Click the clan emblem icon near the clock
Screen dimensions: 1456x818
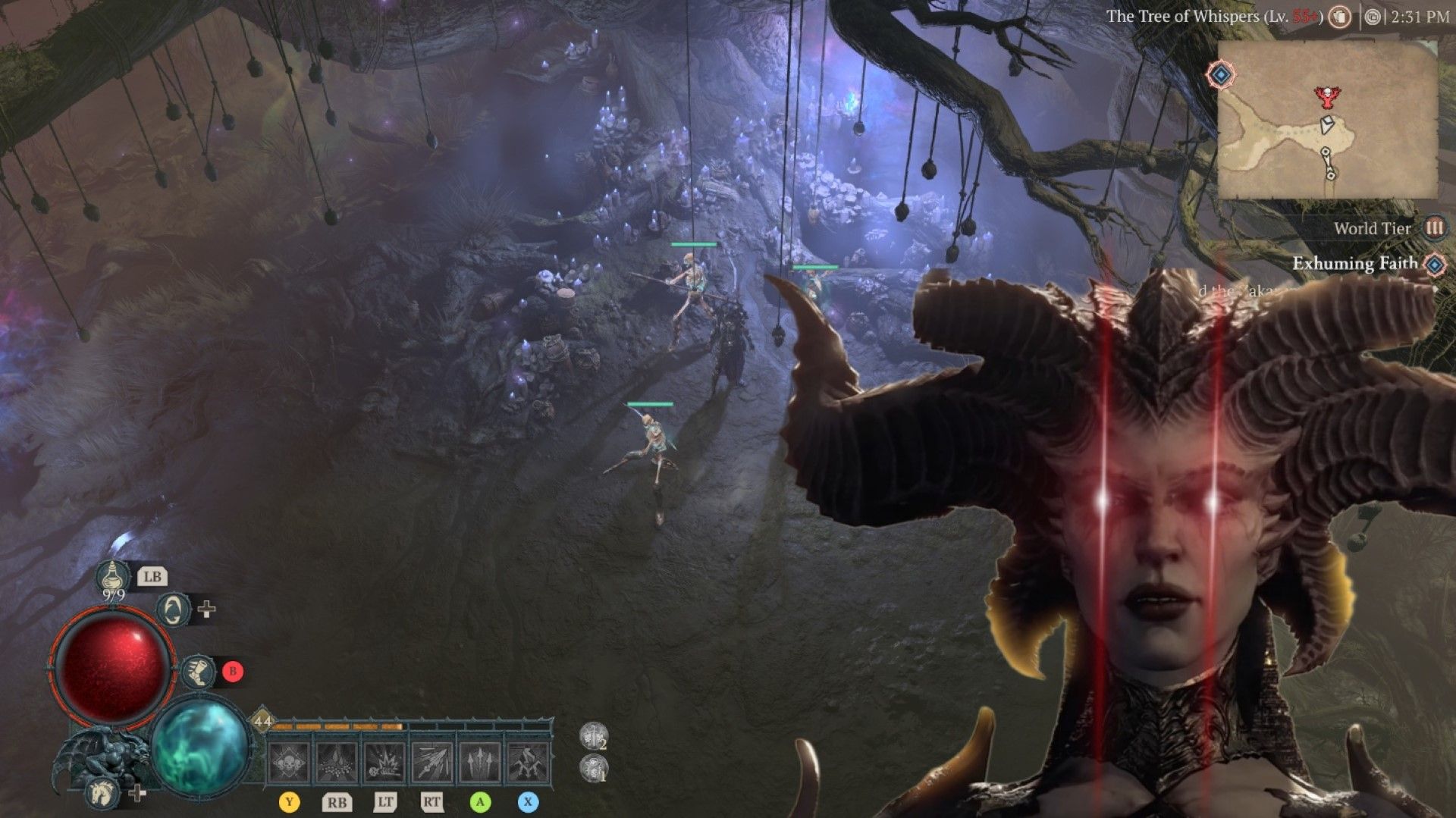coord(1374,17)
